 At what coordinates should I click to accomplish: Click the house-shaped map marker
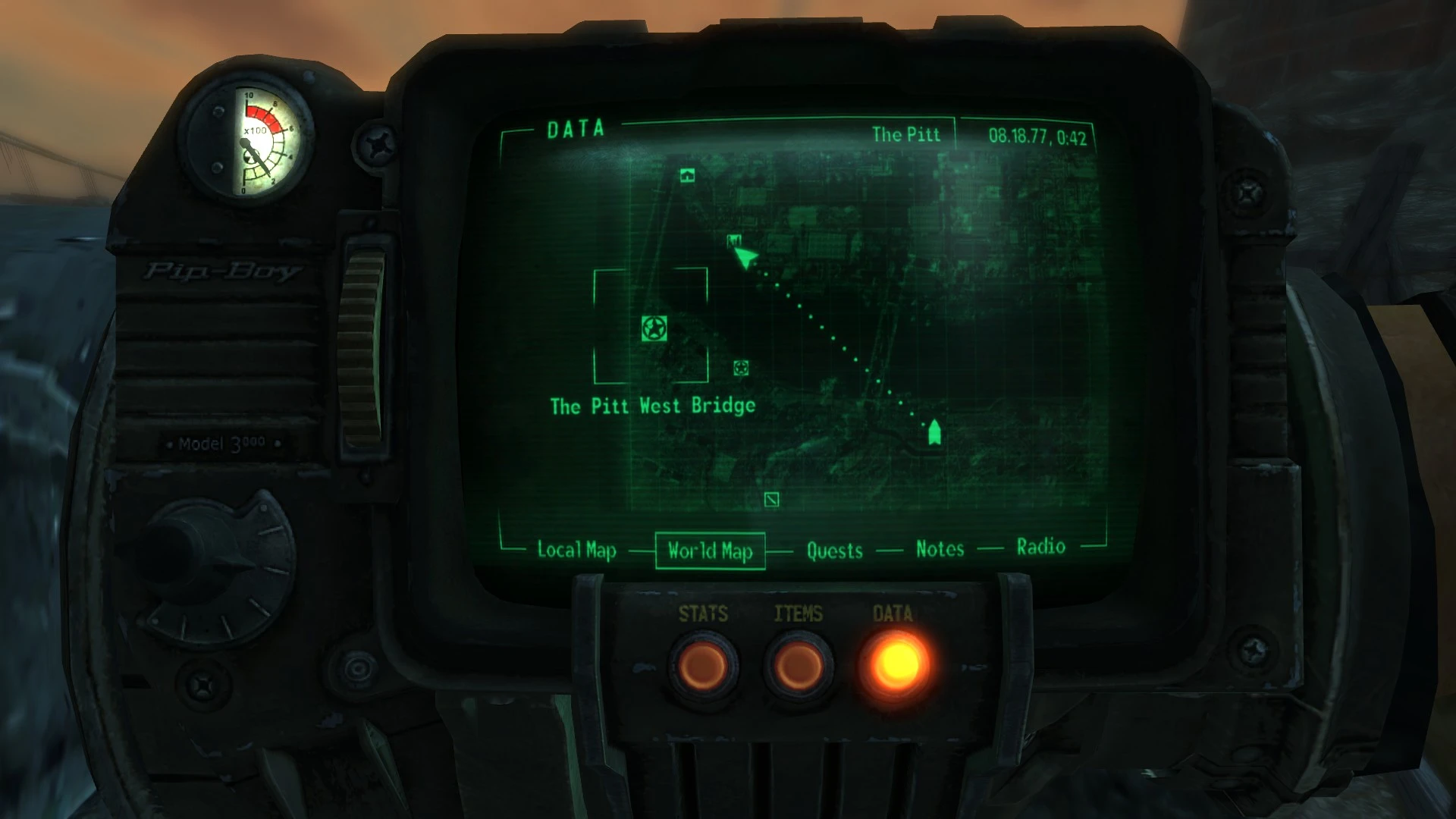(688, 176)
